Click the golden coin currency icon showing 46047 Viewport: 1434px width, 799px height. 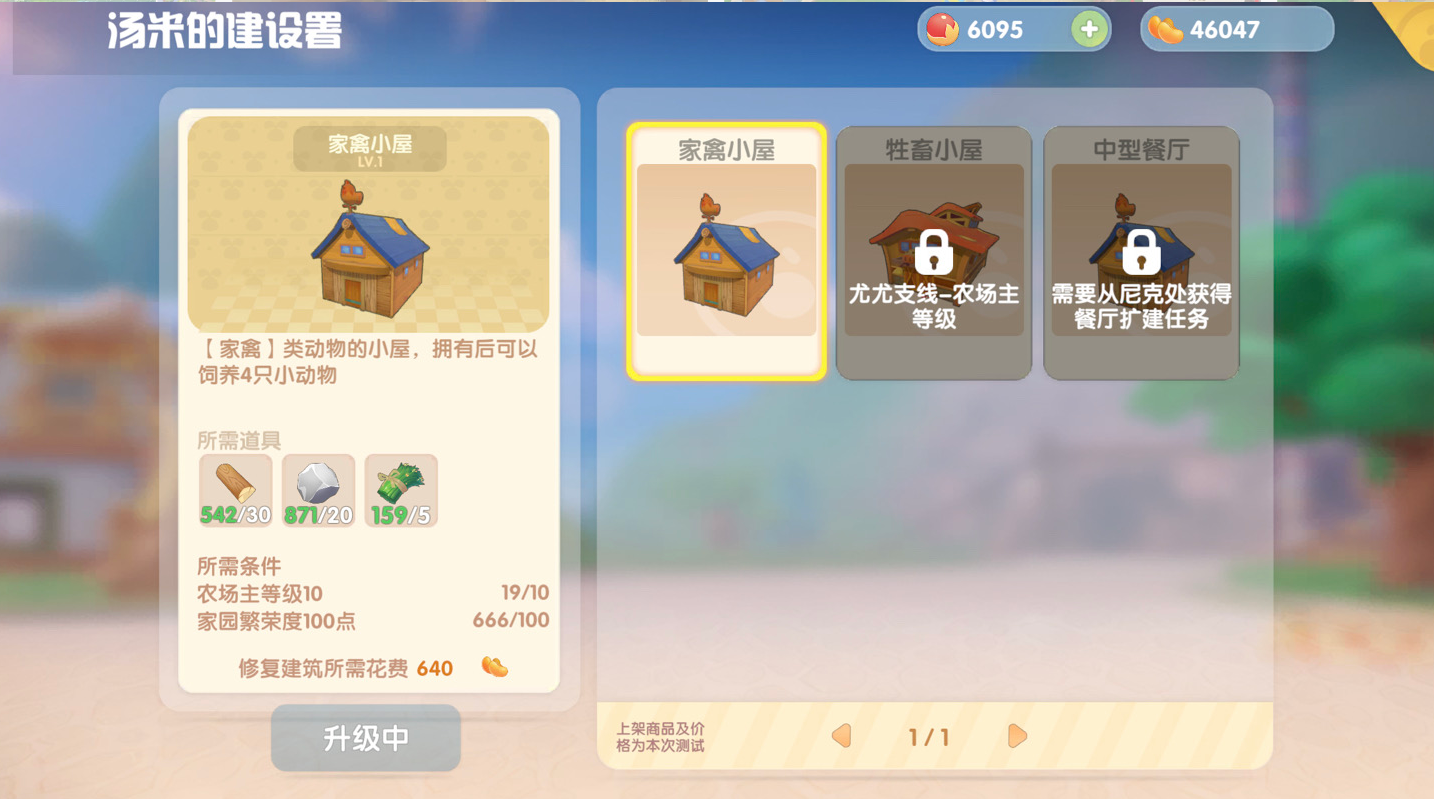[x=1165, y=29]
